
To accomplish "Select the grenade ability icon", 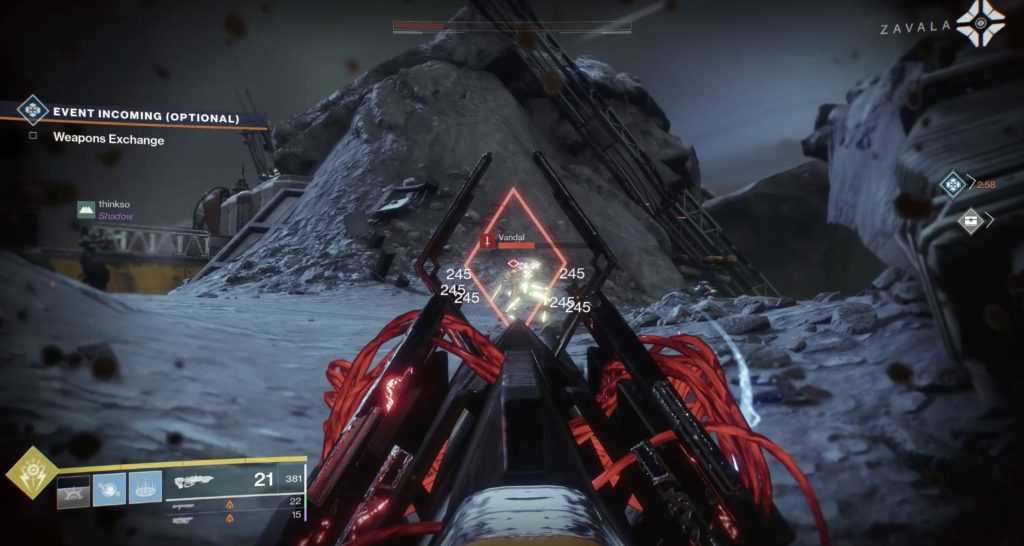I will pos(73,487).
